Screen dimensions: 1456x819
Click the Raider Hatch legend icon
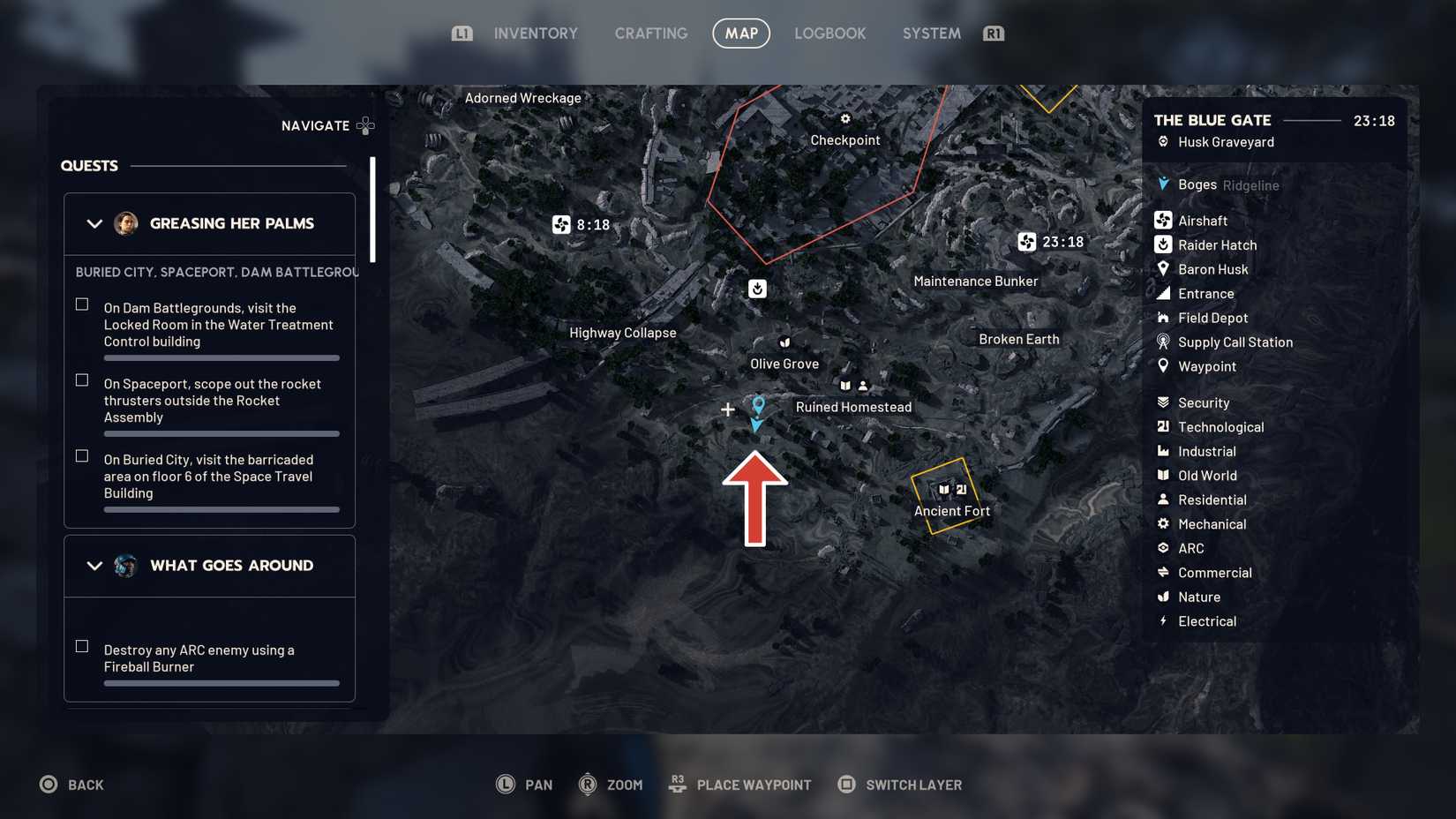tap(1162, 244)
